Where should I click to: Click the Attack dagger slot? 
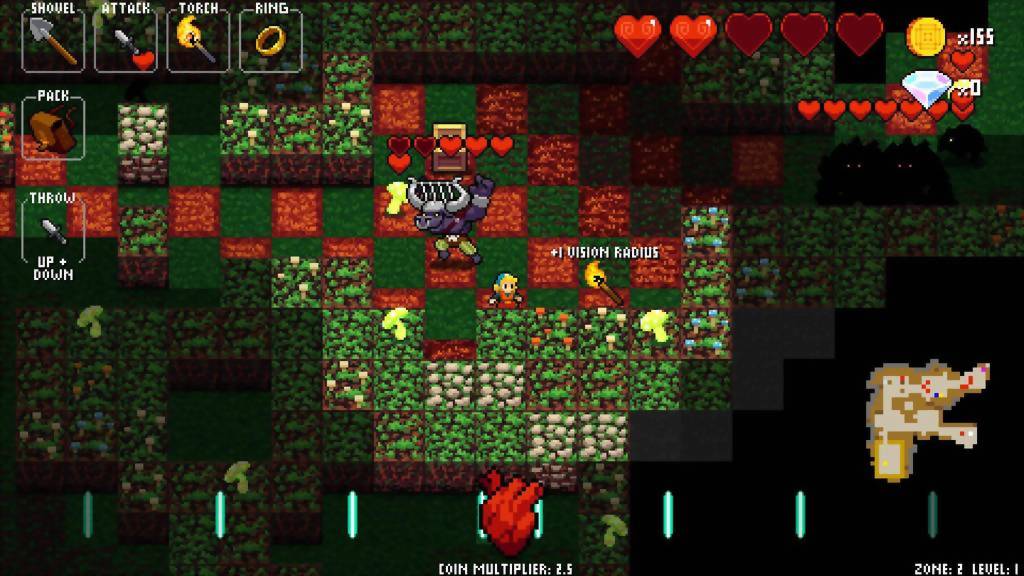point(126,40)
